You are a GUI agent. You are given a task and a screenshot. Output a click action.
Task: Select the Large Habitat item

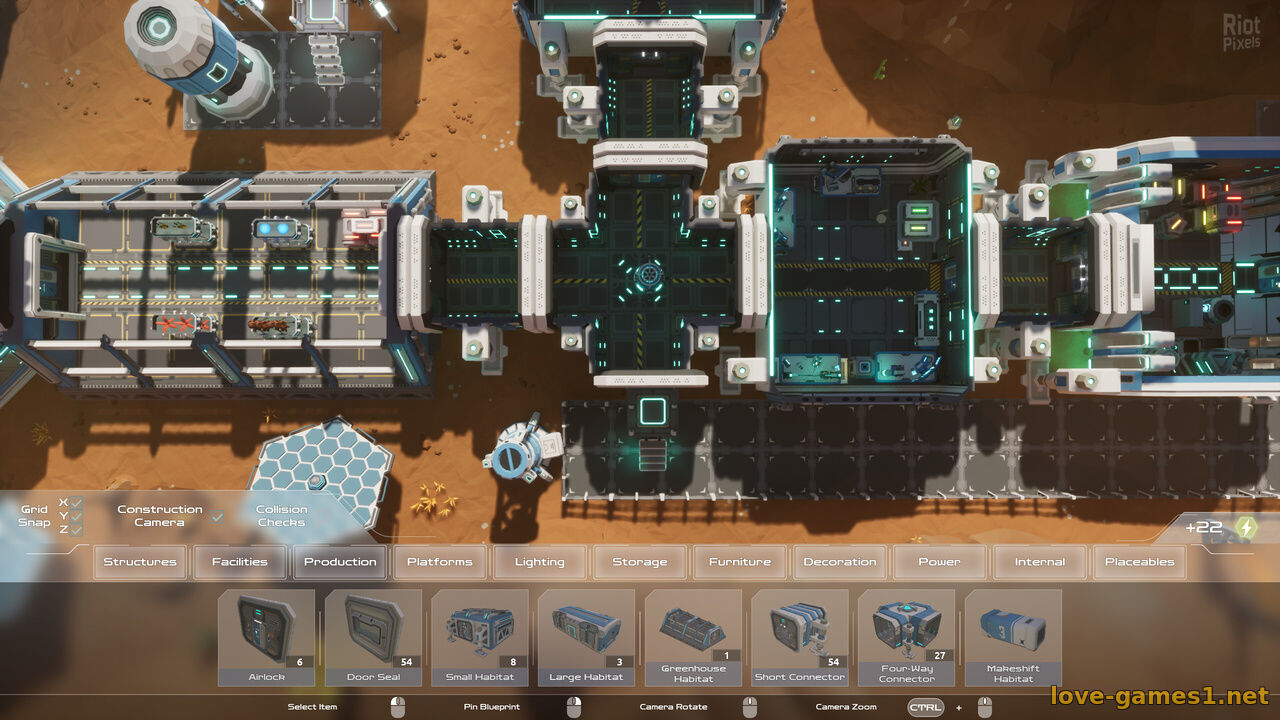click(586, 637)
